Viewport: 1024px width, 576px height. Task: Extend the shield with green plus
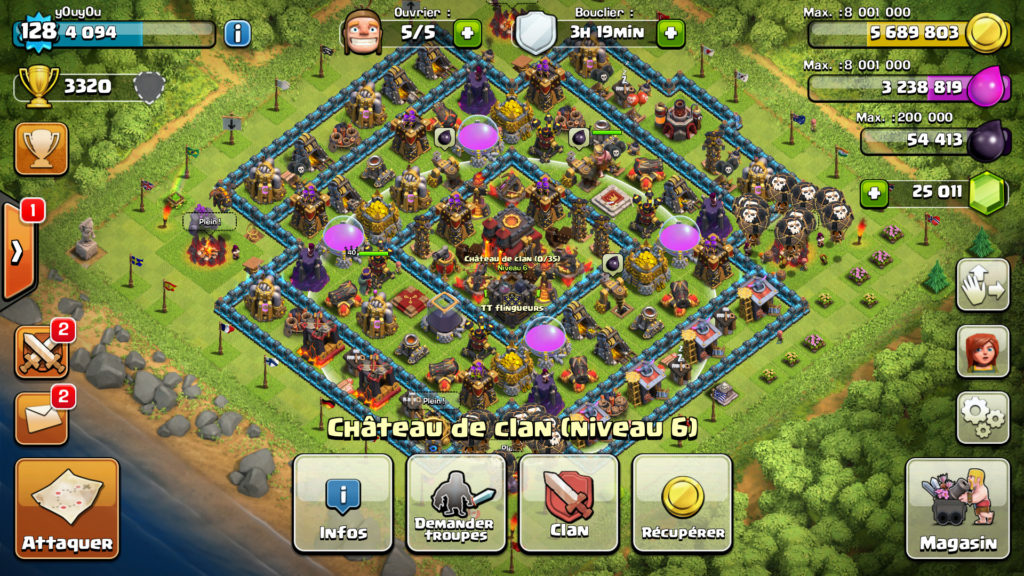(670, 33)
